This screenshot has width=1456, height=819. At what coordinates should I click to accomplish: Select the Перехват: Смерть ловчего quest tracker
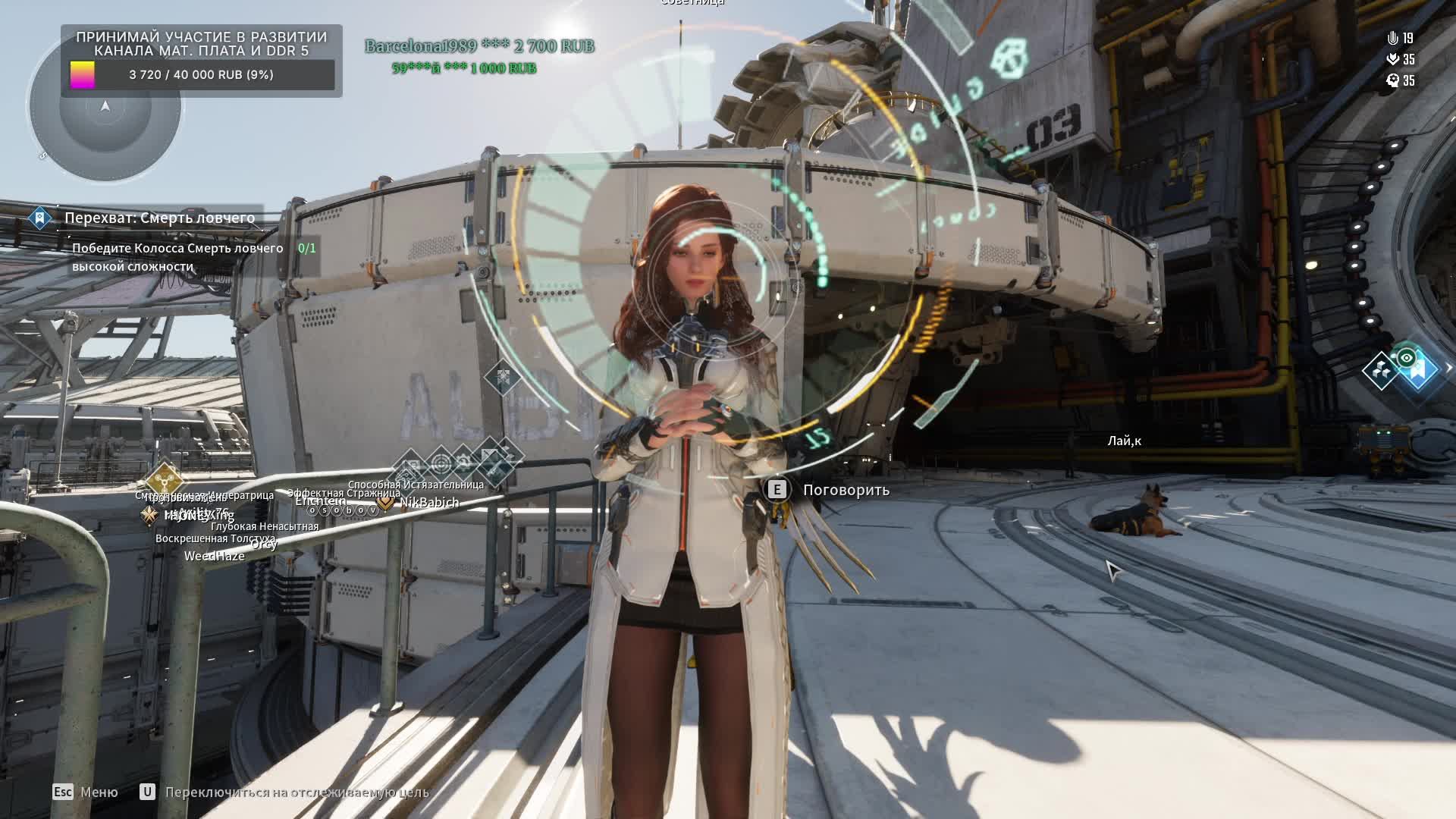coord(159,218)
